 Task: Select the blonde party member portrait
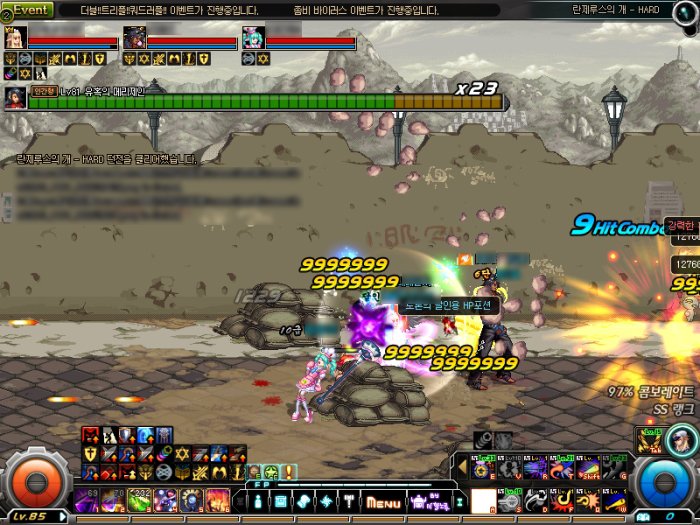pyautogui.click(x=16, y=38)
